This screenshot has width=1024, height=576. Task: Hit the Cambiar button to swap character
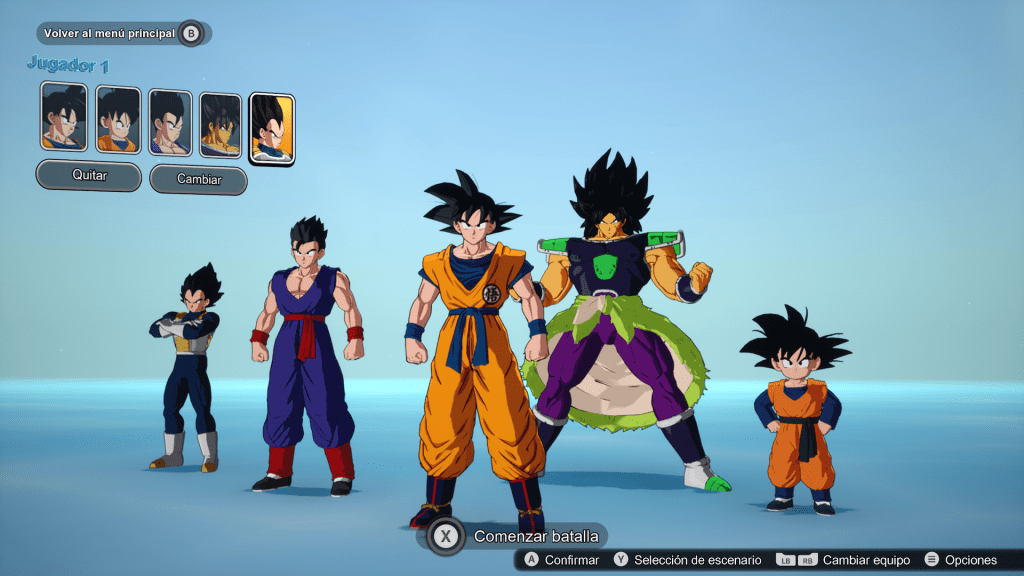coord(198,180)
